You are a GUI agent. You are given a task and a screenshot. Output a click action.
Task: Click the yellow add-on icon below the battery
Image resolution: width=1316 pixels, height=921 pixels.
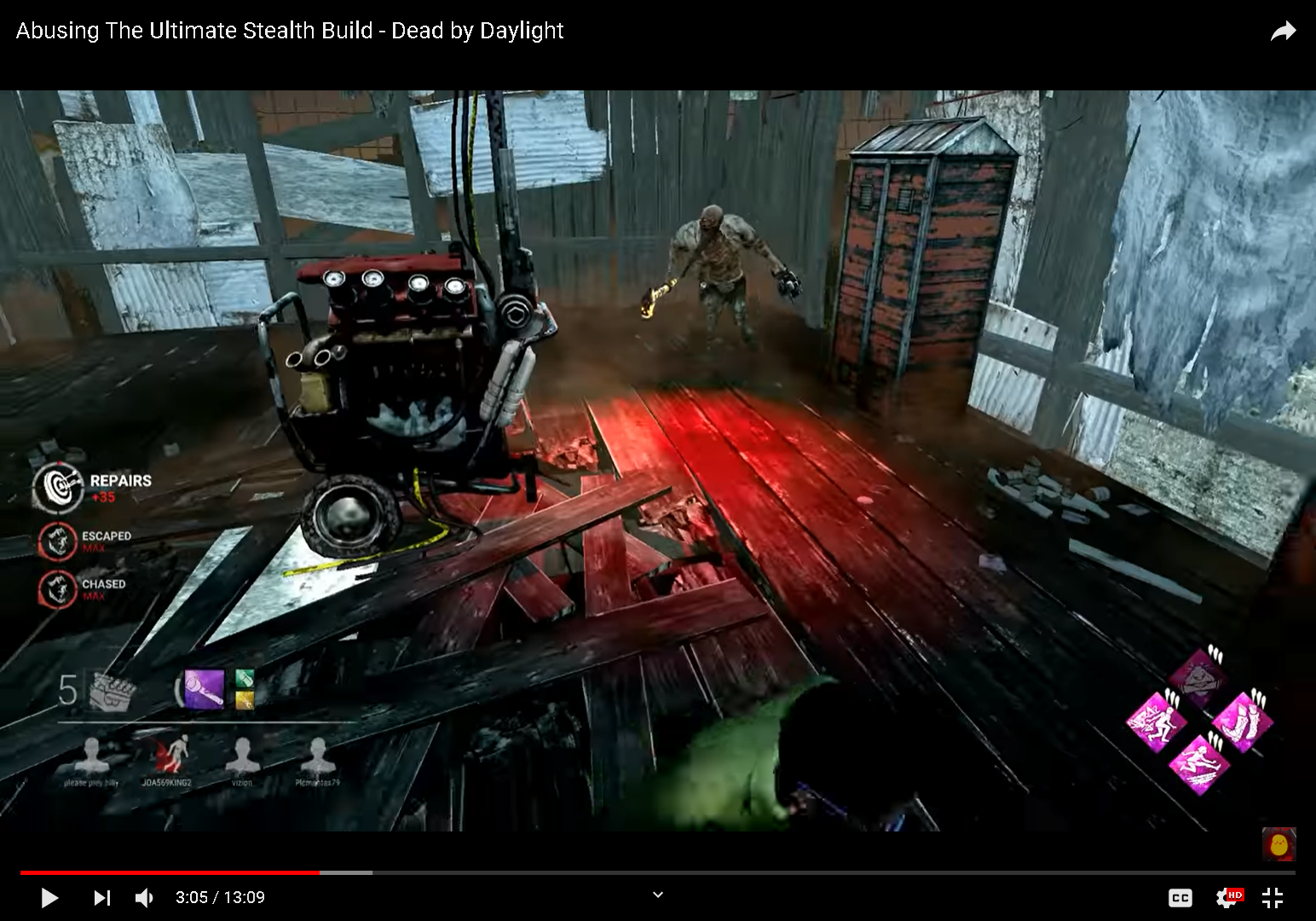(245, 699)
